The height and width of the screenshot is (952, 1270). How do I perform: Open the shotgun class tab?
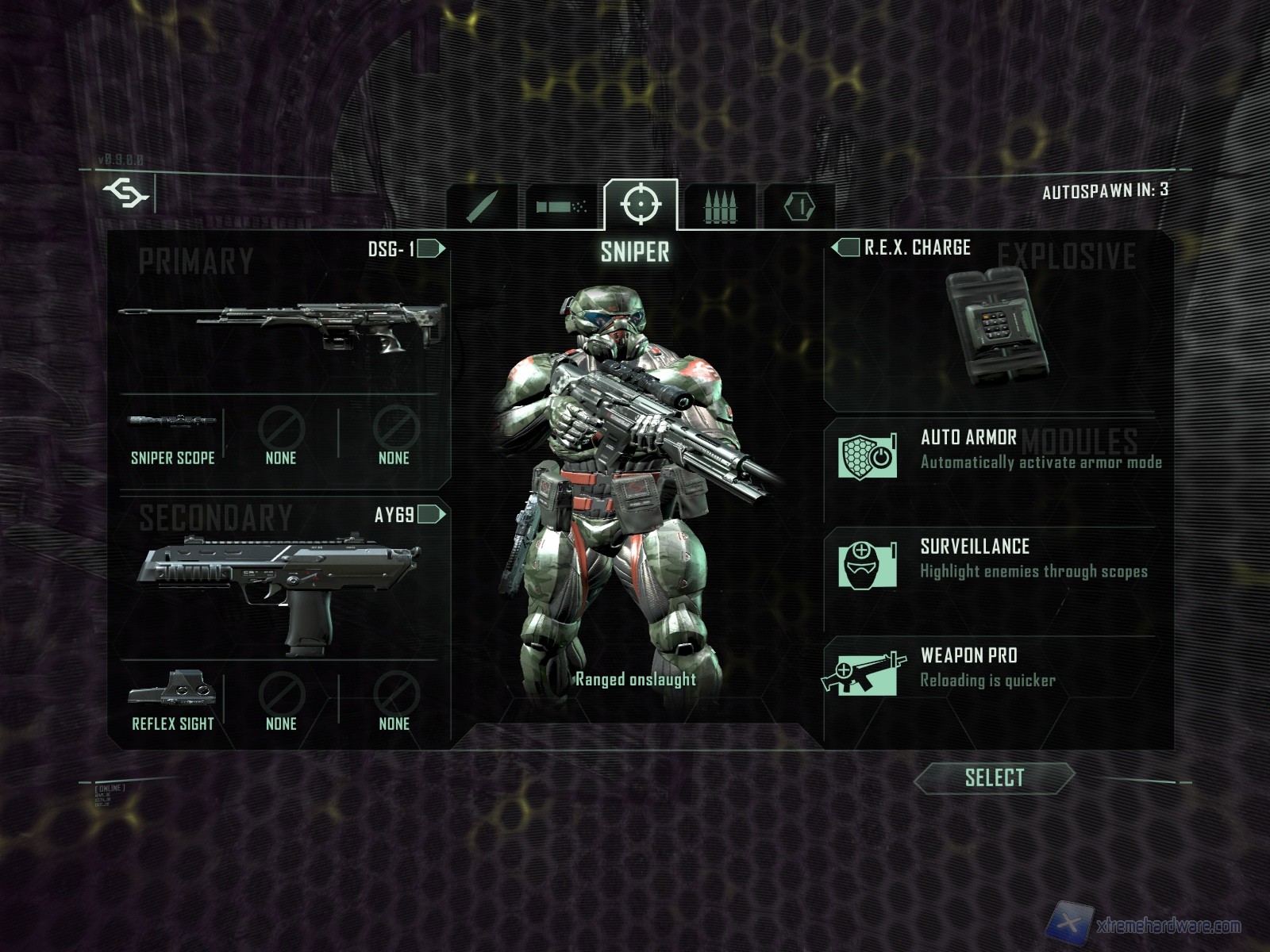pyautogui.click(x=561, y=206)
